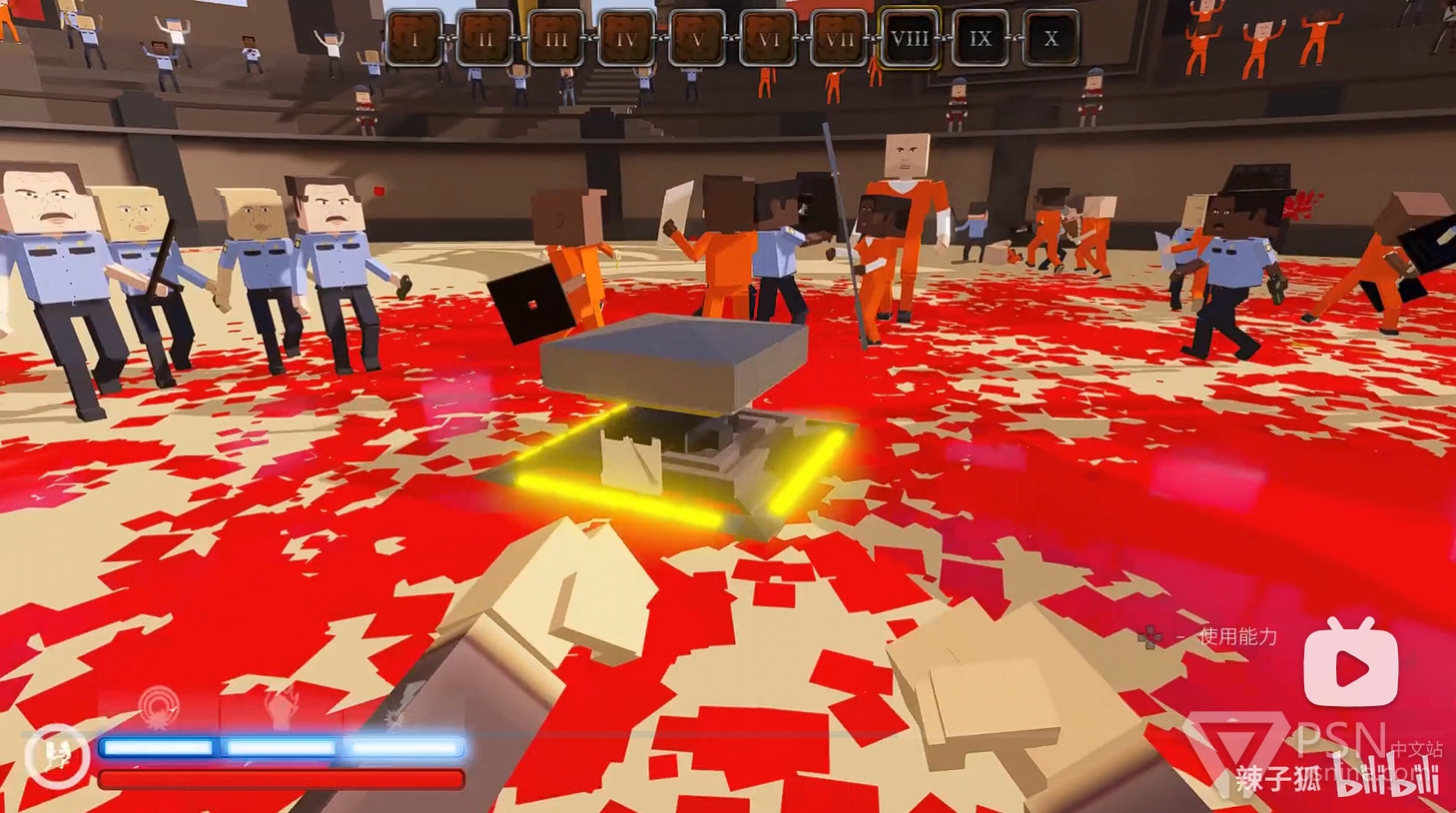
Task: Activate the concentric rings shockwave ability
Action: (158, 707)
